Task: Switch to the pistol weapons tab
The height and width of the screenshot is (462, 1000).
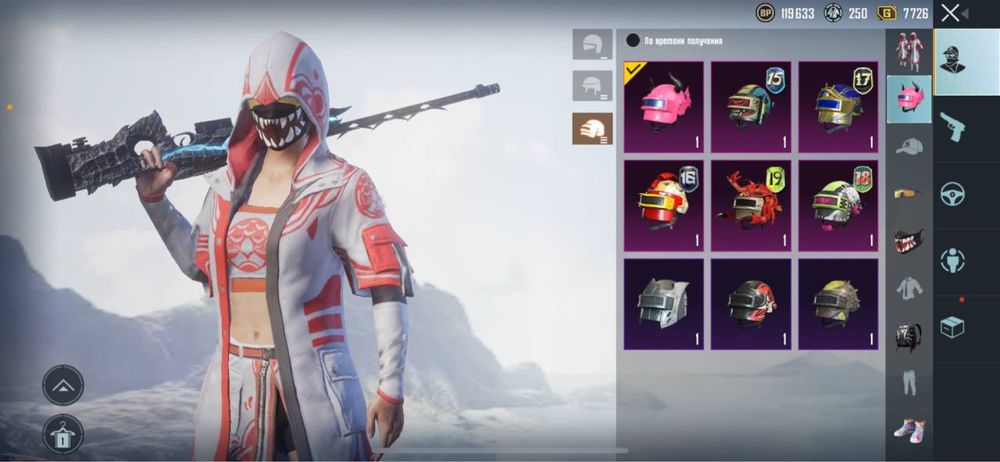Action: point(952,127)
